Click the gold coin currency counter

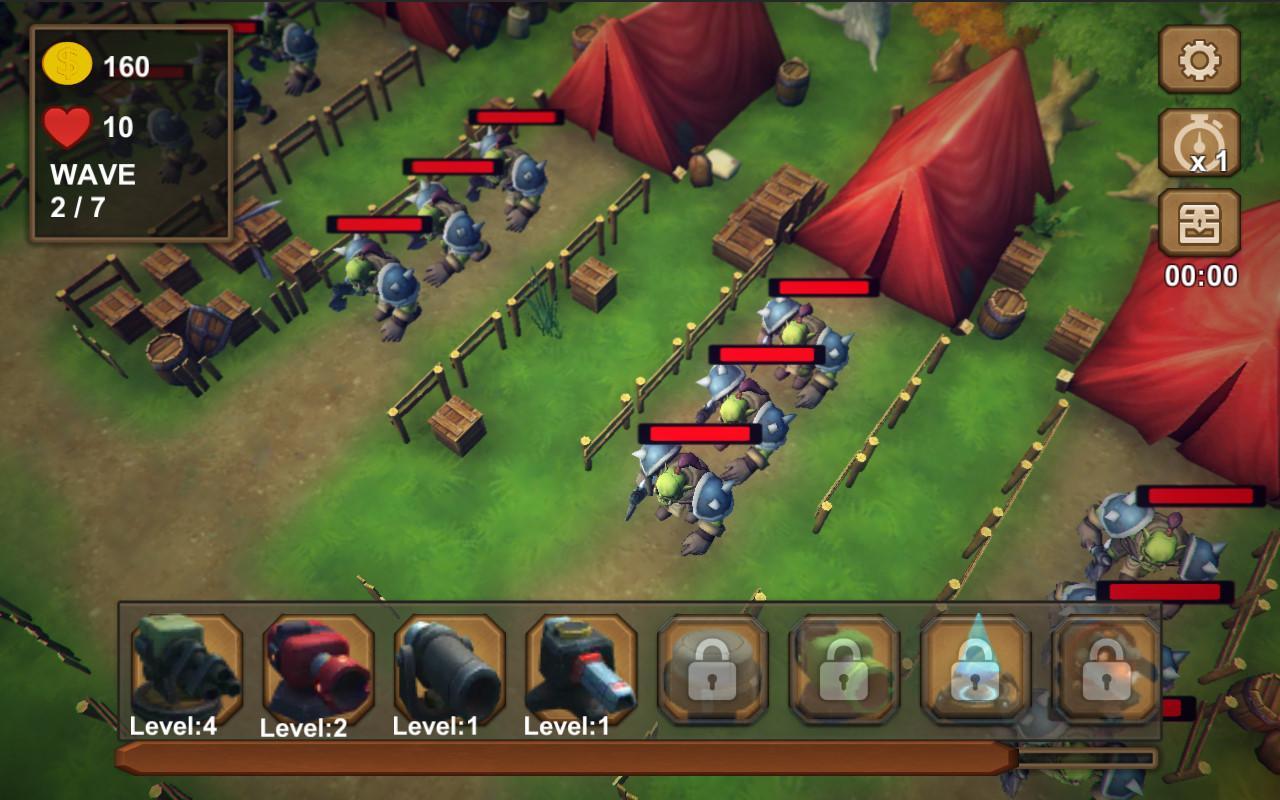[98, 65]
